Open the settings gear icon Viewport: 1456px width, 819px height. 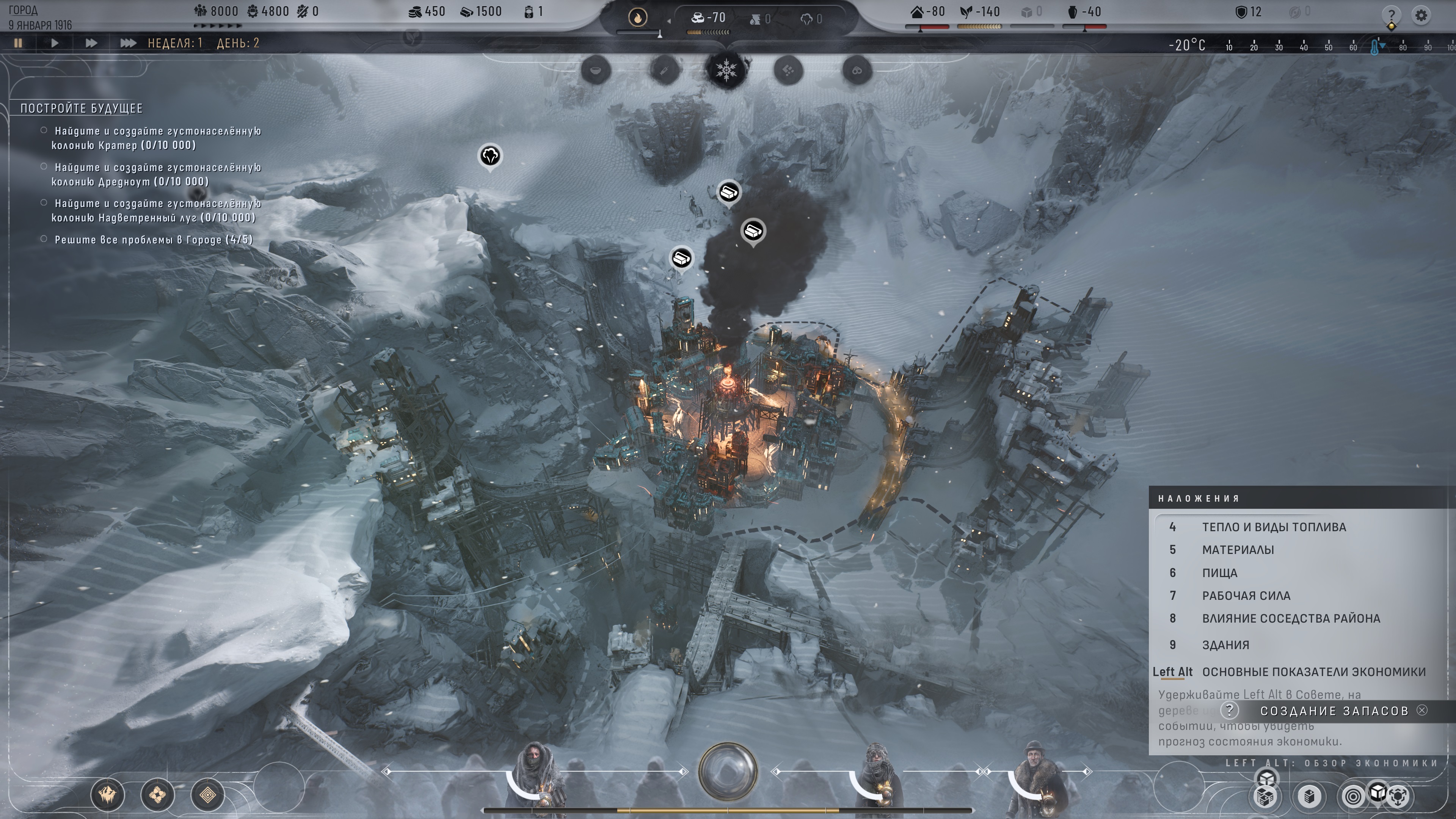click(x=1421, y=15)
